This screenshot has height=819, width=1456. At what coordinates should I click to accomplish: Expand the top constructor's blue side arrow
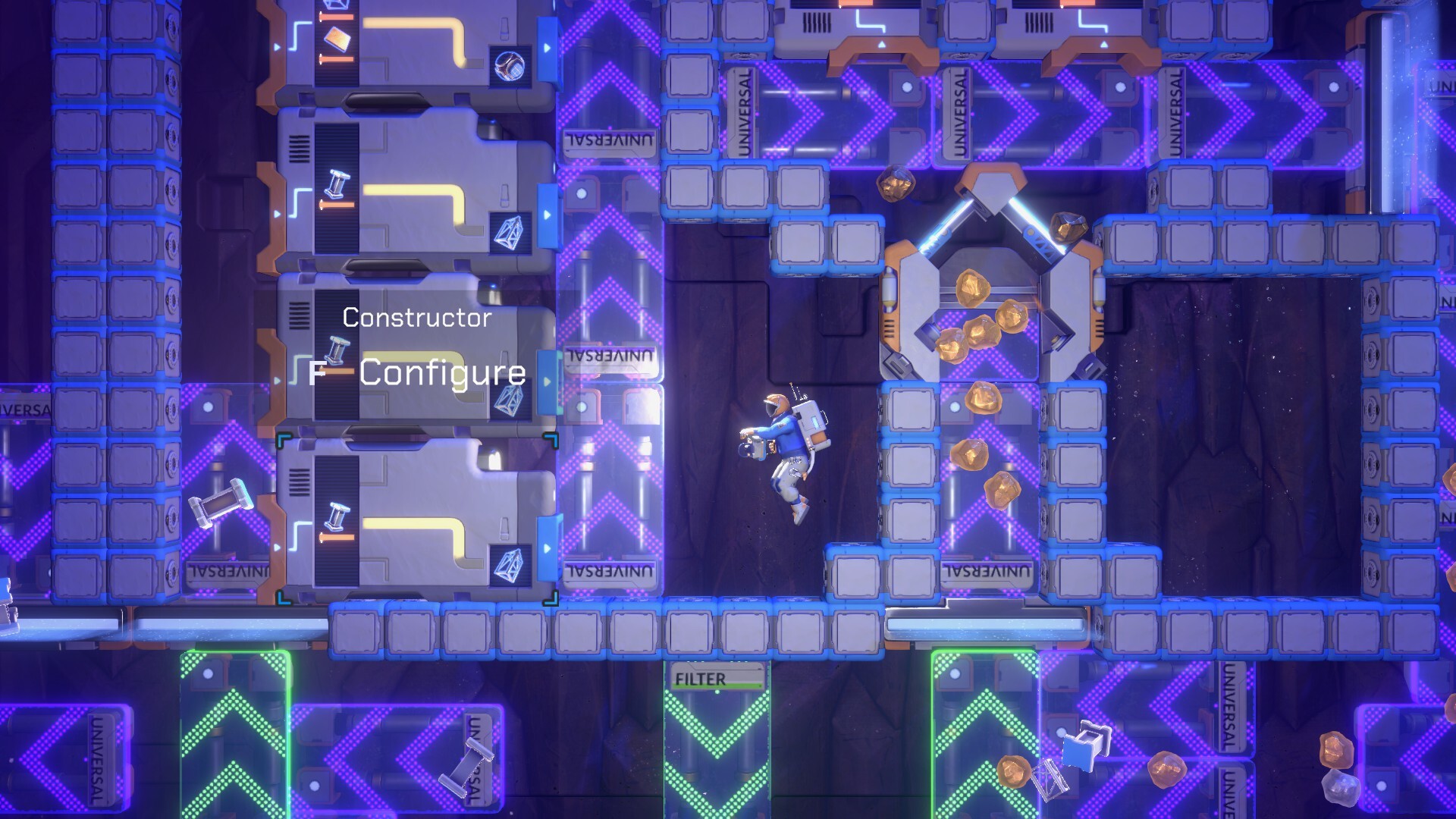(x=548, y=48)
